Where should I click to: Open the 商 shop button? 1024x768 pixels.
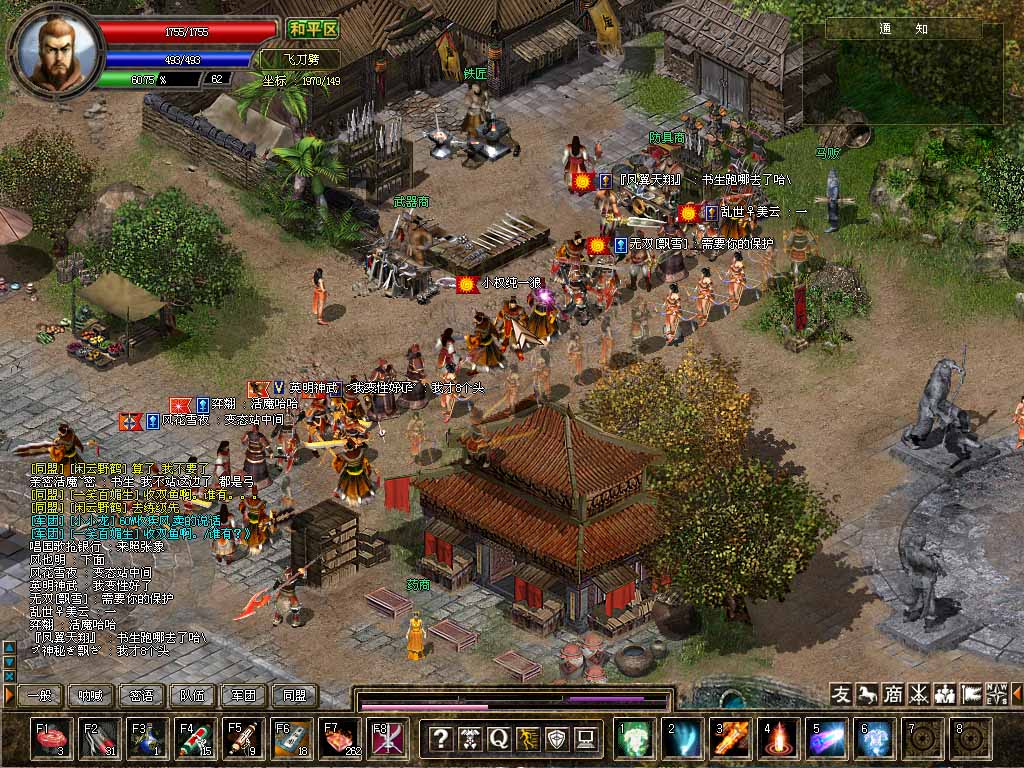pos(893,694)
